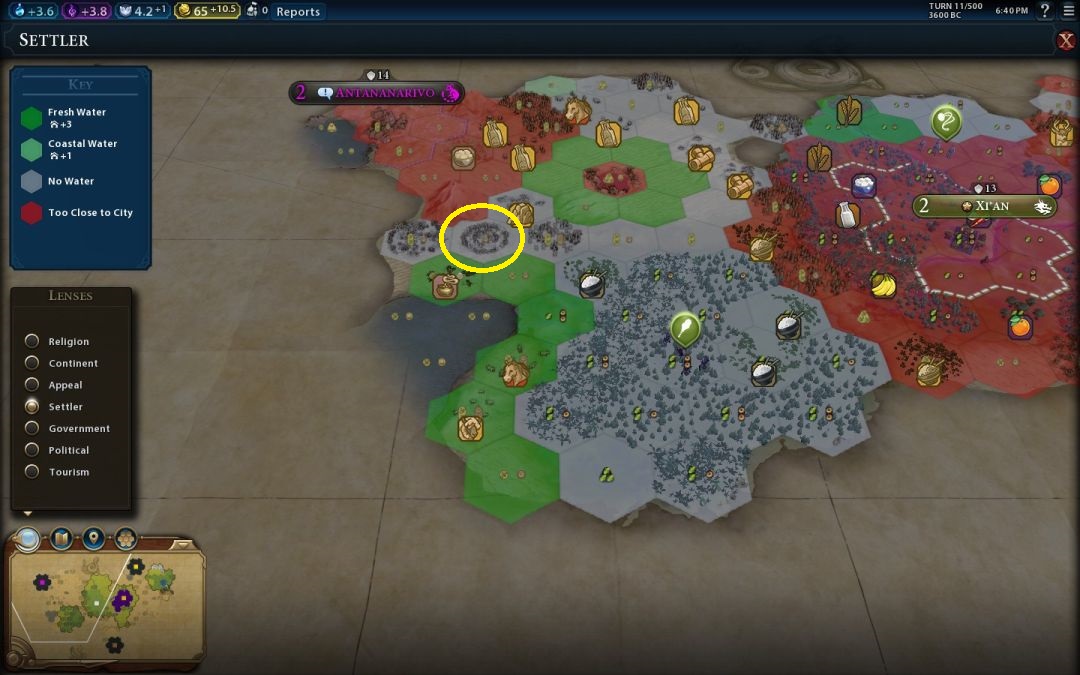The height and width of the screenshot is (675, 1080).
Task: Switch to the Continent lens
Action: [x=33, y=364]
